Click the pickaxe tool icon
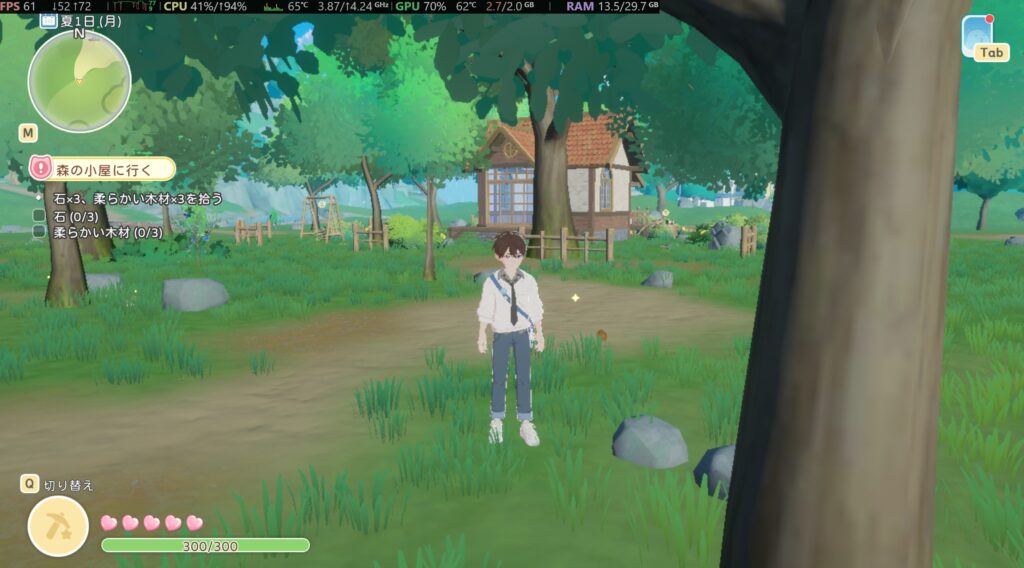1024x568 pixels. coord(58,526)
